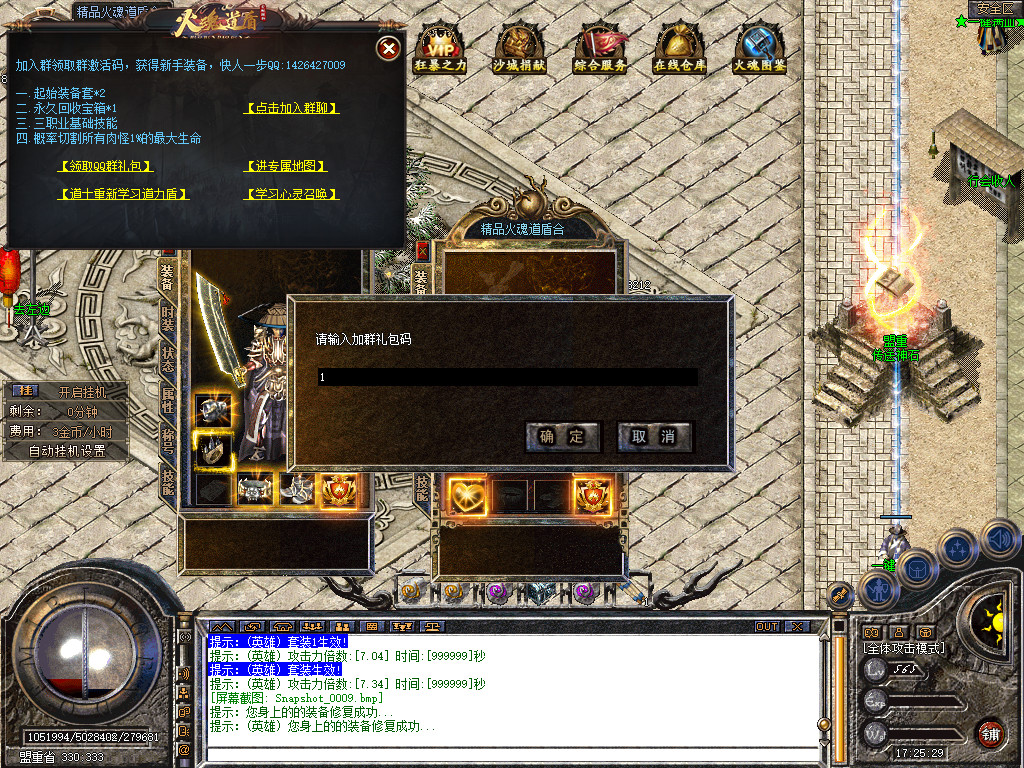Open the 火魂图鉴 codex icon
Screen dimensions: 1024x768
pos(760,48)
